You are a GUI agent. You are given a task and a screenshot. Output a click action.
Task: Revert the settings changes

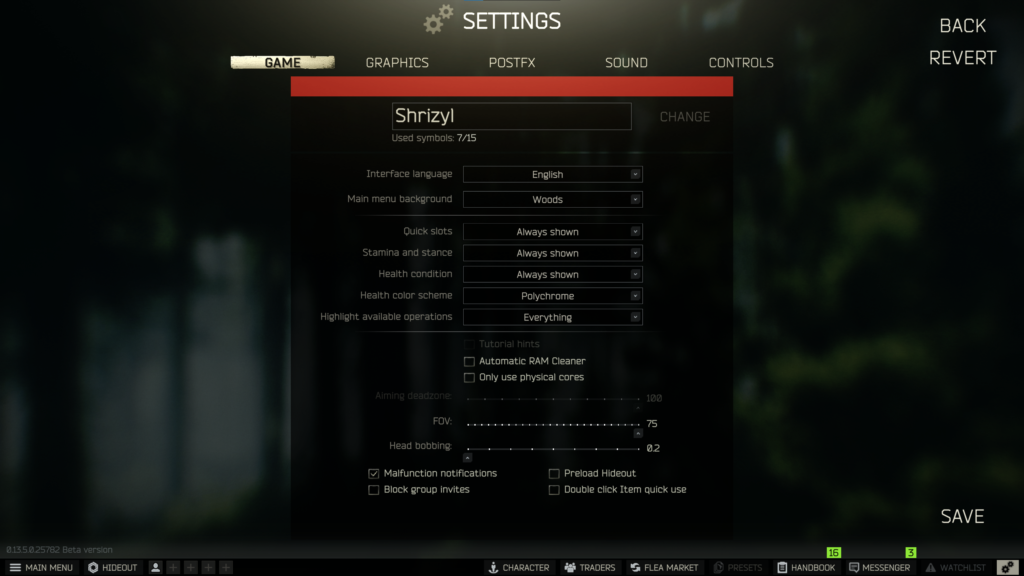(962, 58)
